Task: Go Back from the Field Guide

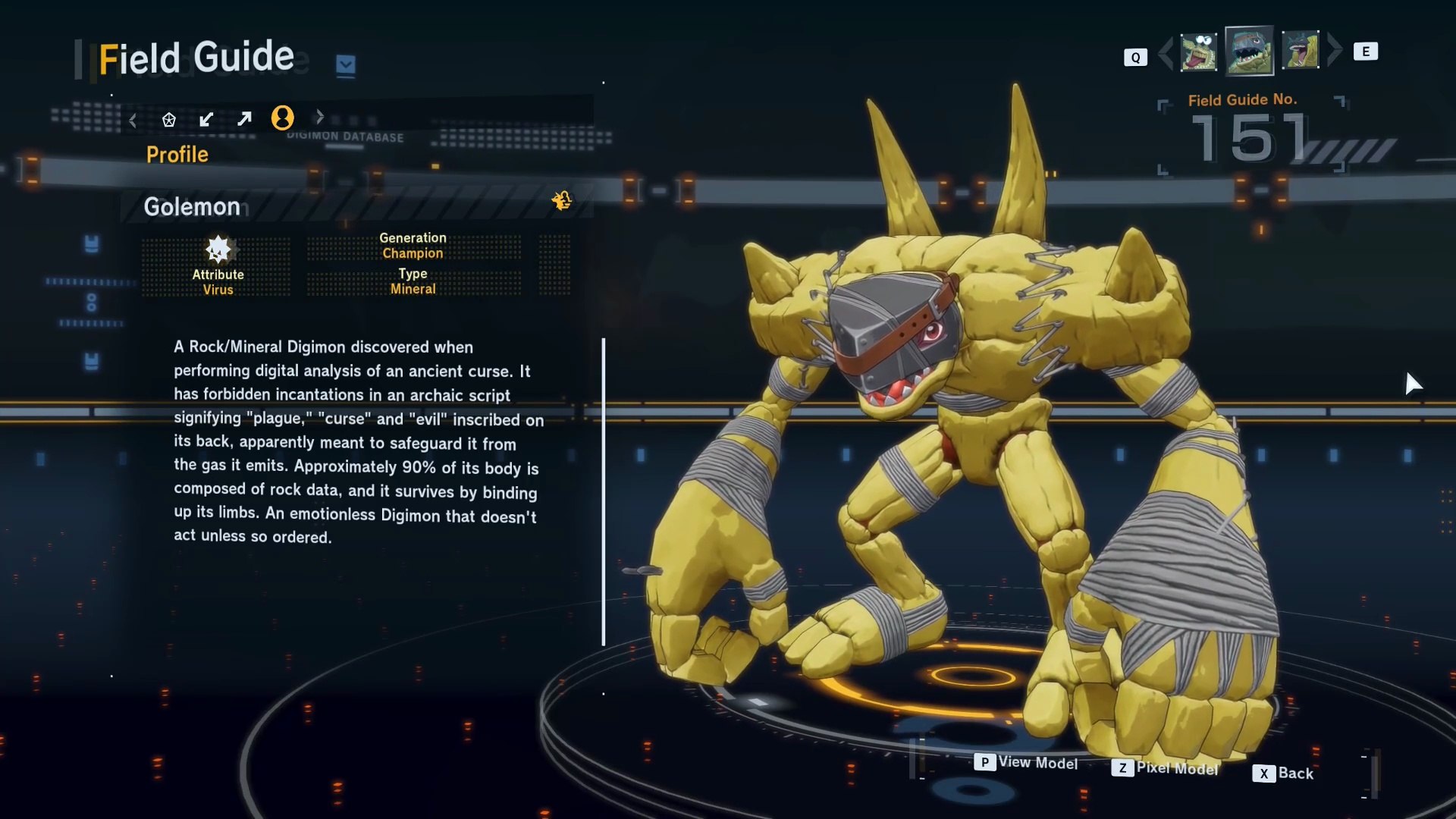Action: [1284, 773]
